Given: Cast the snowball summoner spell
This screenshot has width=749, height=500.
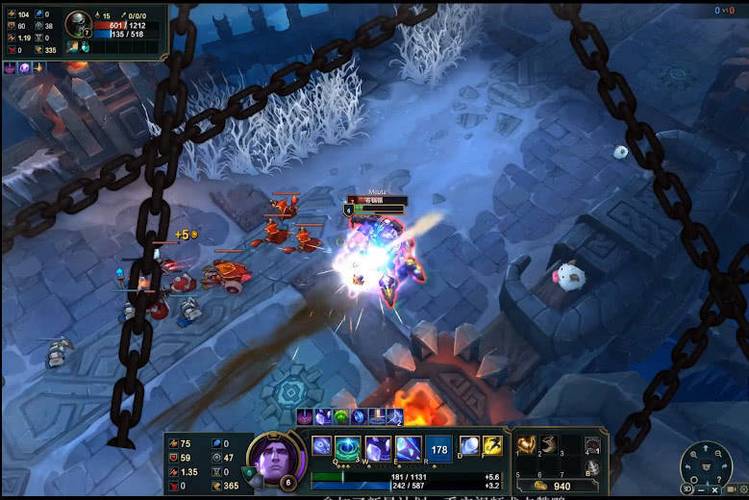Looking at the screenshot, I should click(469, 446).
